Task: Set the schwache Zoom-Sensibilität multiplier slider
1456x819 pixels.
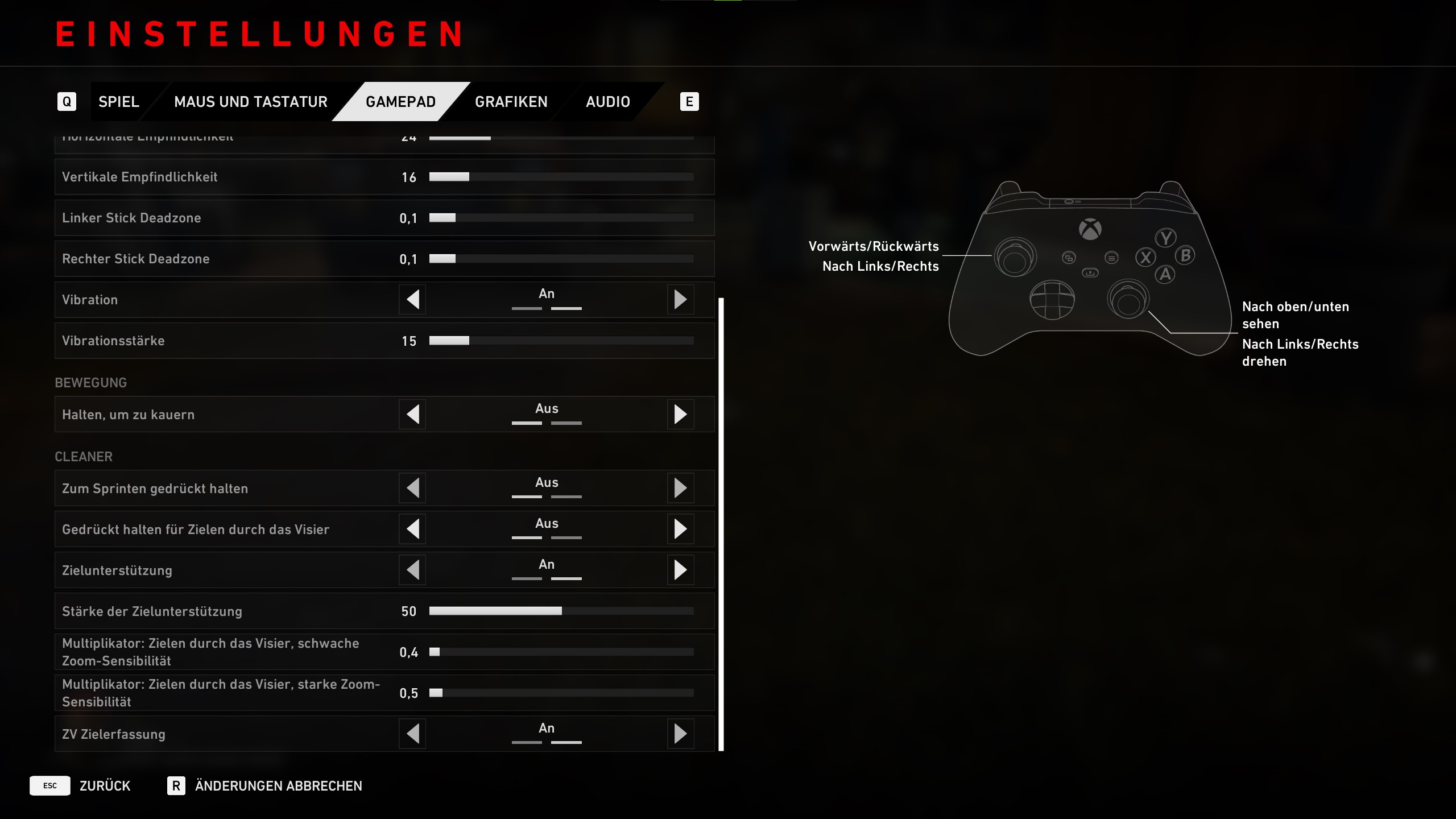Action: [x=561, y=652]
